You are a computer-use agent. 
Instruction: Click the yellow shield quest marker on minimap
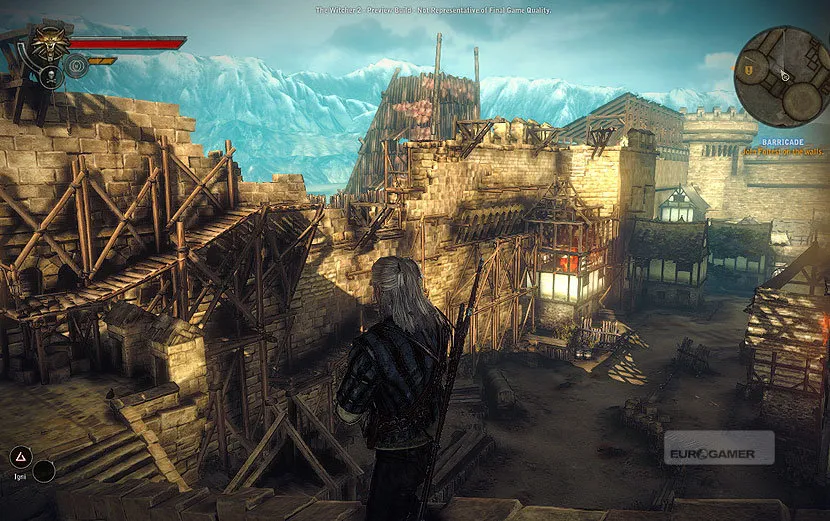(x=748, y=68)
